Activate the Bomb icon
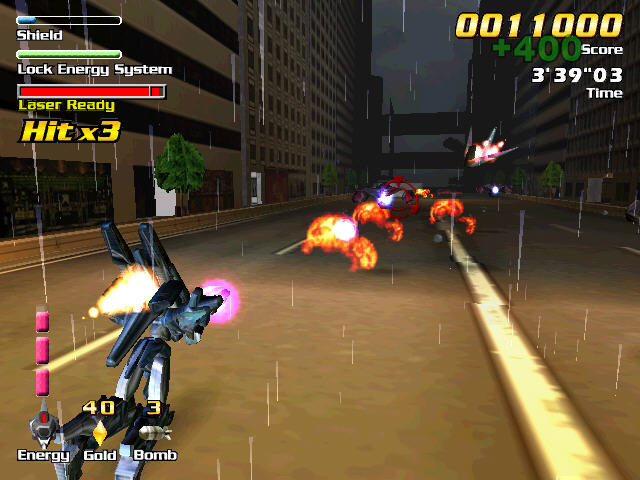Viewport: 640px width, 480px height. (153, 432)
